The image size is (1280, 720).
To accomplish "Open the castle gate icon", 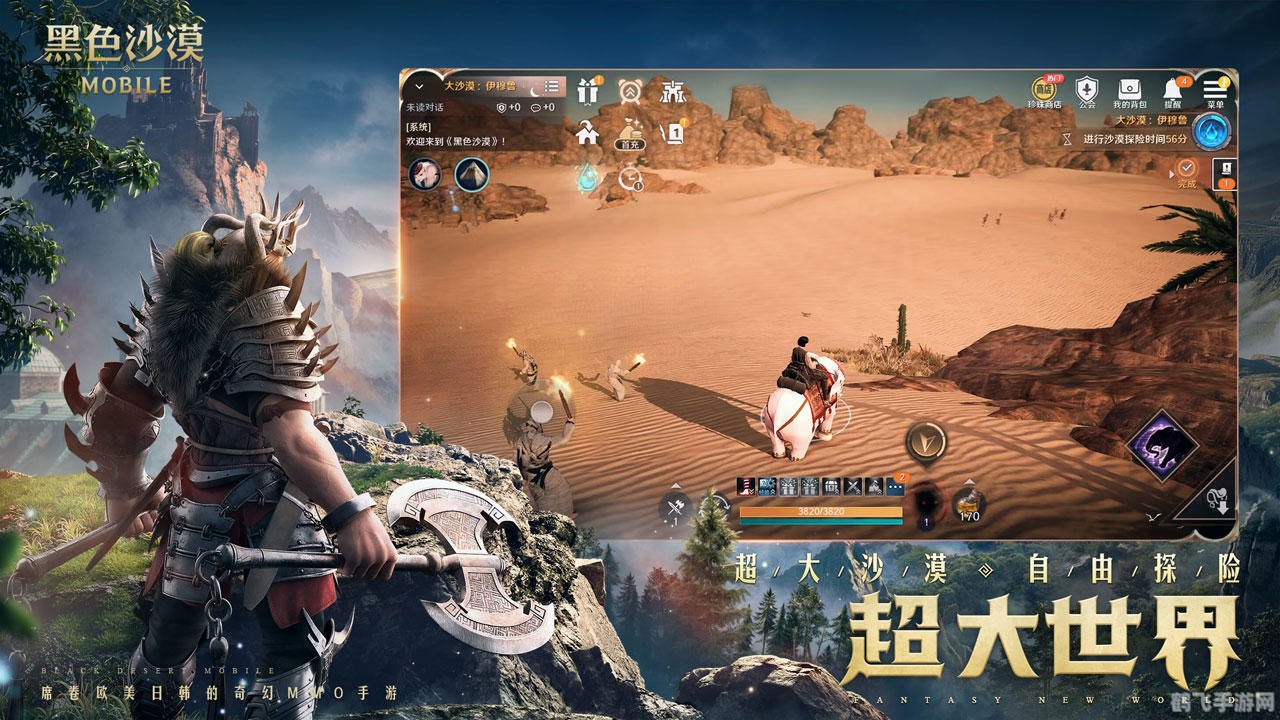I will [674, 91].
